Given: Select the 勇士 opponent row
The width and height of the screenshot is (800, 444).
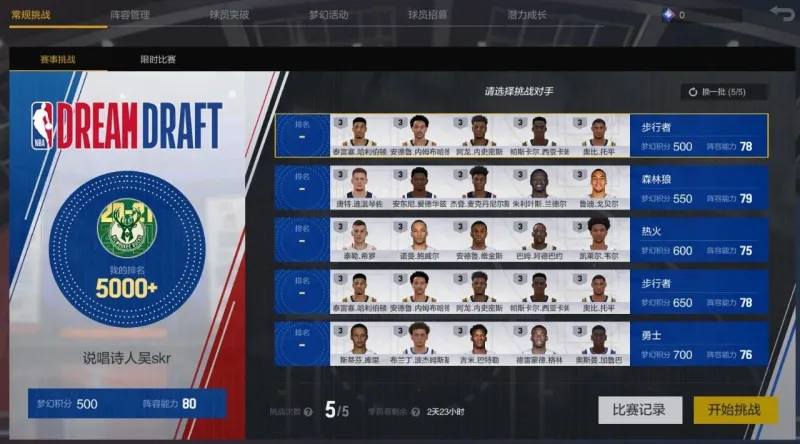Looking at the screenshot, I should (x=520, y=343).
